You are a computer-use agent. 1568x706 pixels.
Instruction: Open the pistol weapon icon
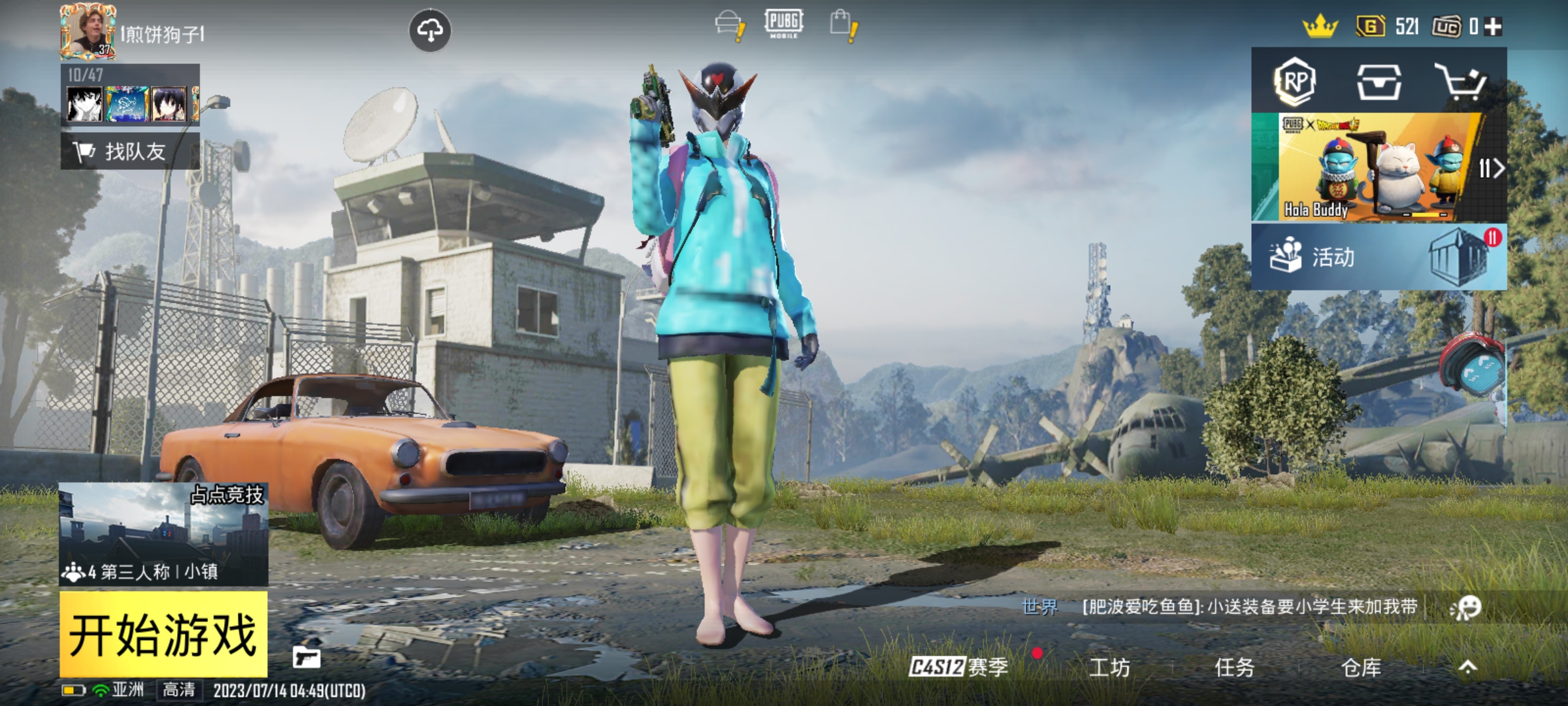pos(306,657)
